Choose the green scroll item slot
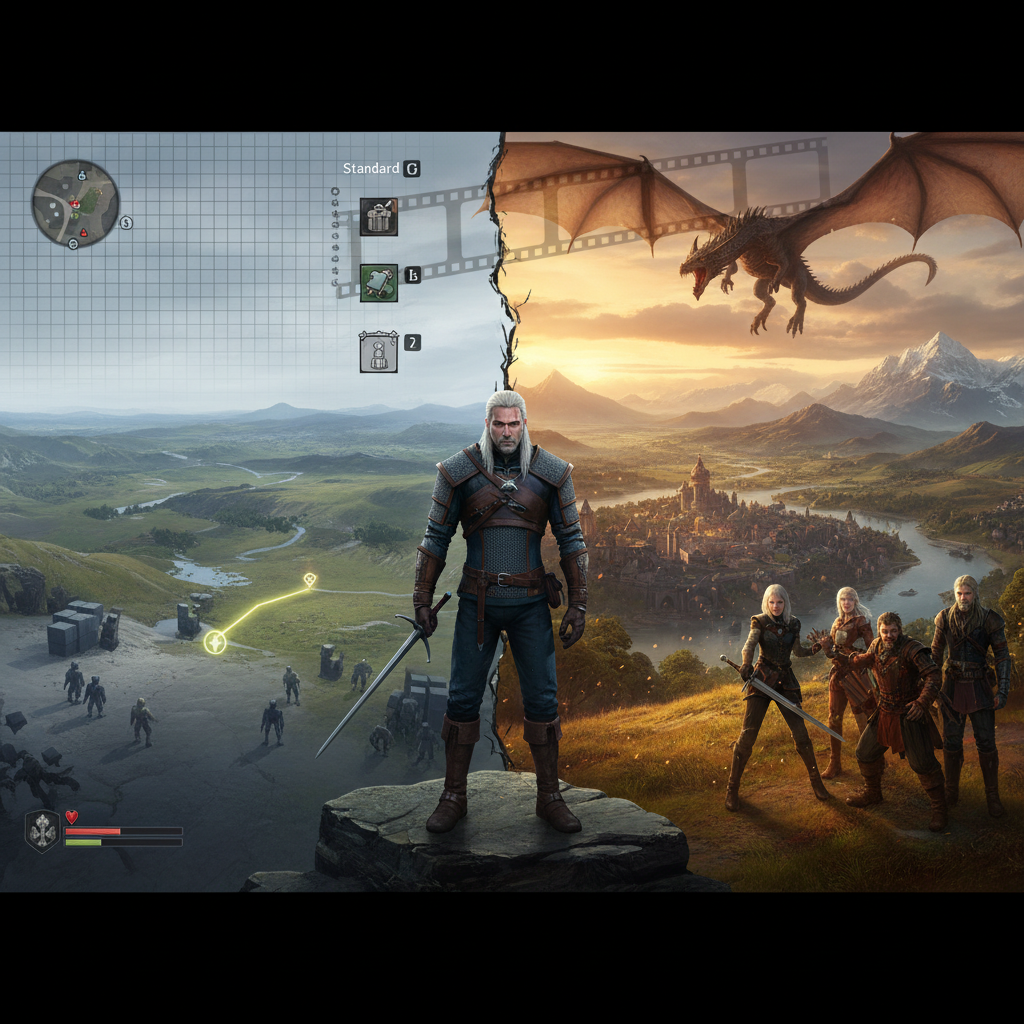The image size is (1024, 1024). pyautogui.click(x=379, y=283)
